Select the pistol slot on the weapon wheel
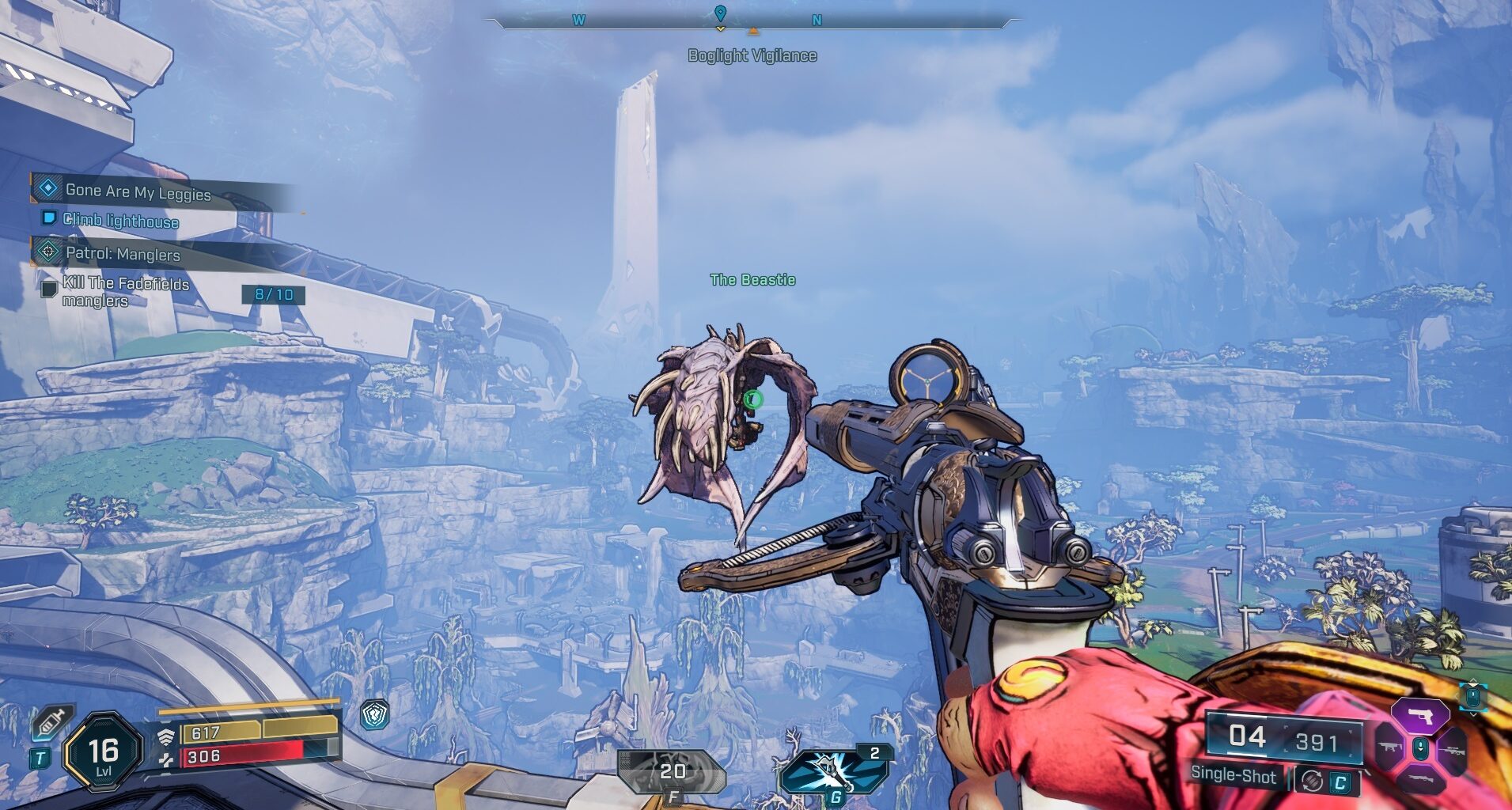The image size is (1512, 810). [1419, 715]
